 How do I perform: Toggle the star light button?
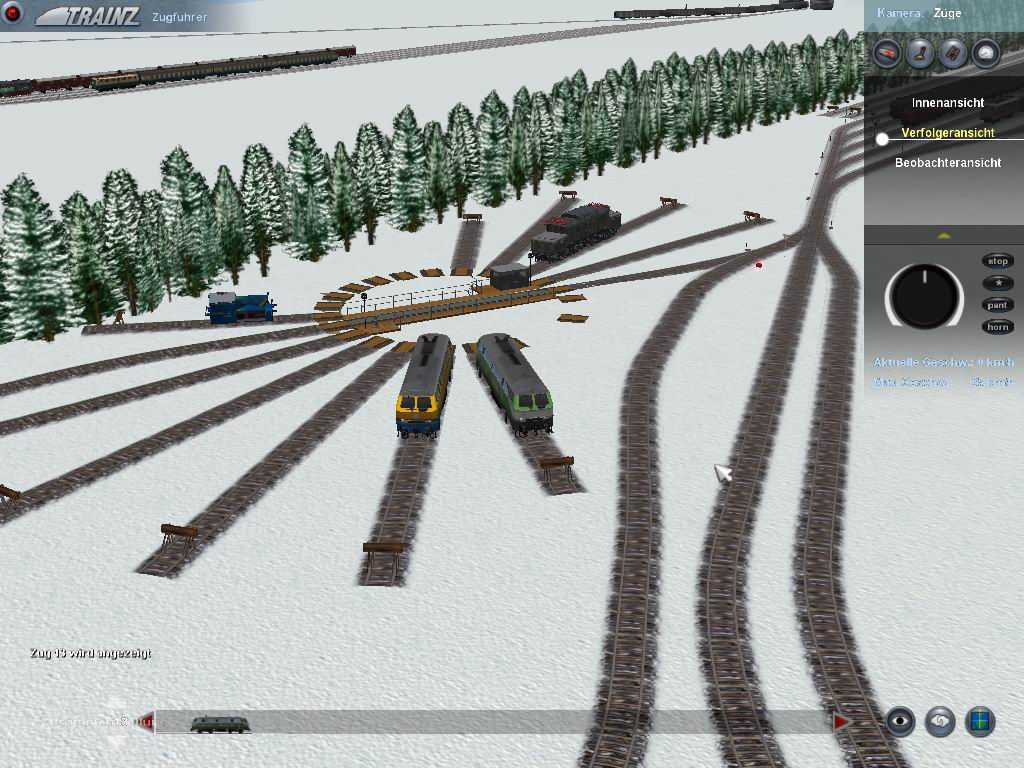(998, 283)
